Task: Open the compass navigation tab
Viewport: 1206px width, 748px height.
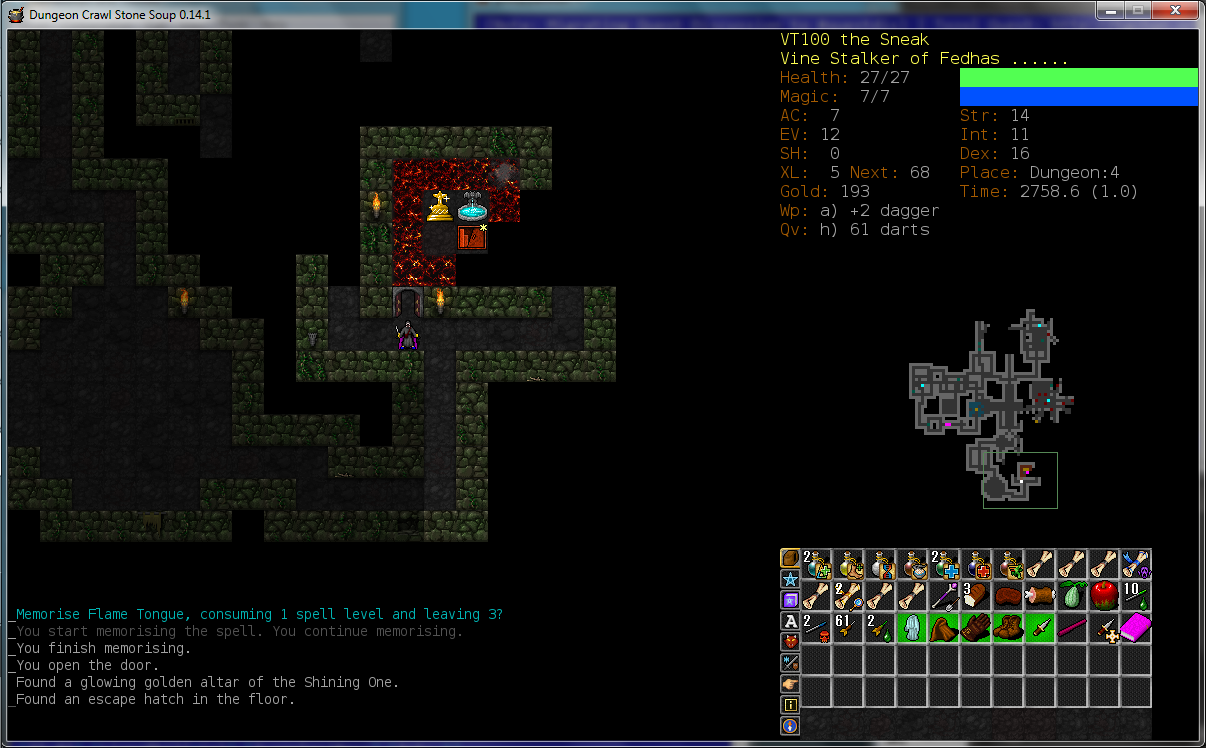Action: tap(790, 726)
